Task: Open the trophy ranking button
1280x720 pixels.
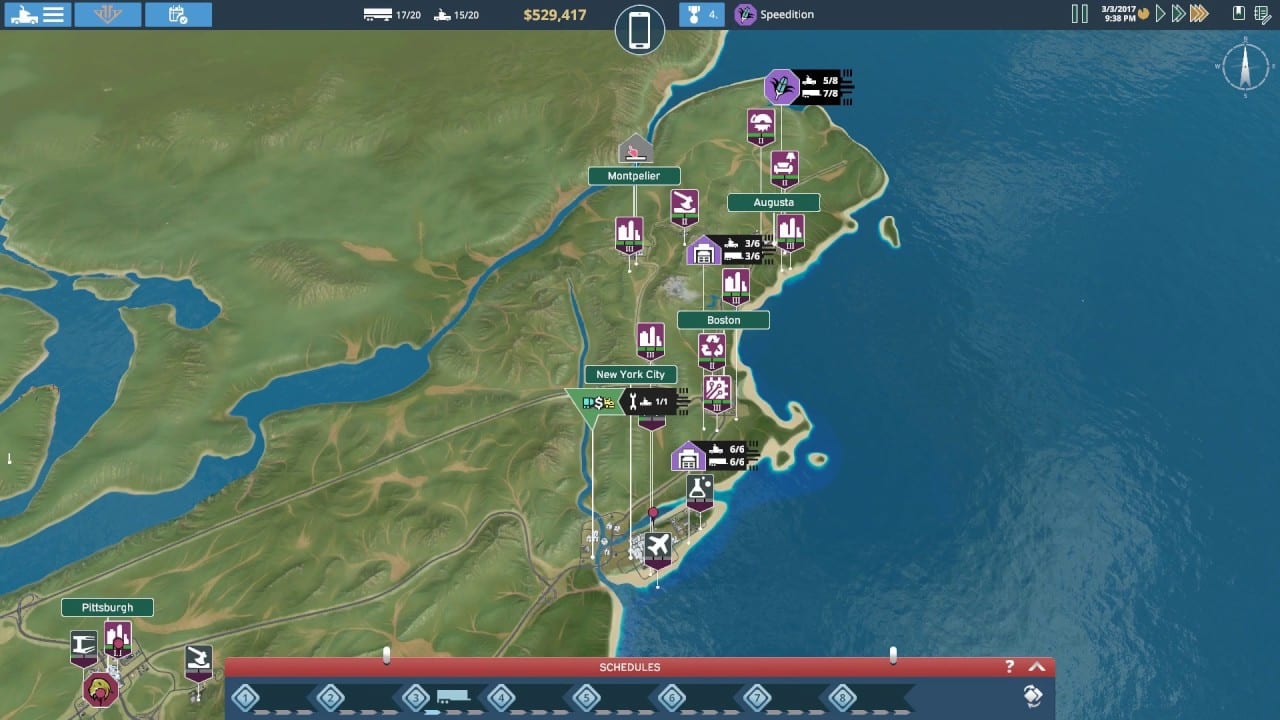Action: [x=701, y=14]
